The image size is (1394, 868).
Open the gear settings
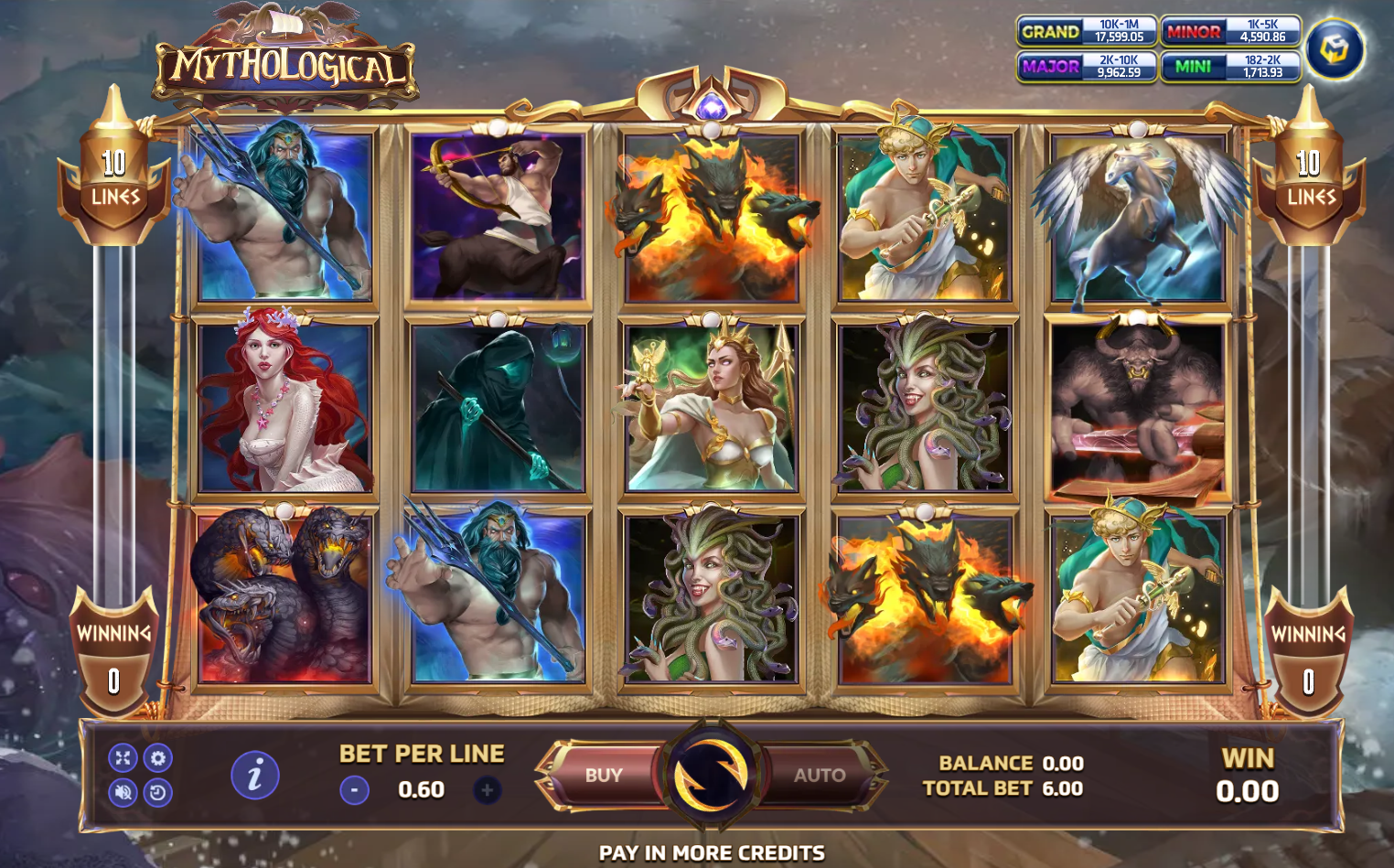(158, 757)
